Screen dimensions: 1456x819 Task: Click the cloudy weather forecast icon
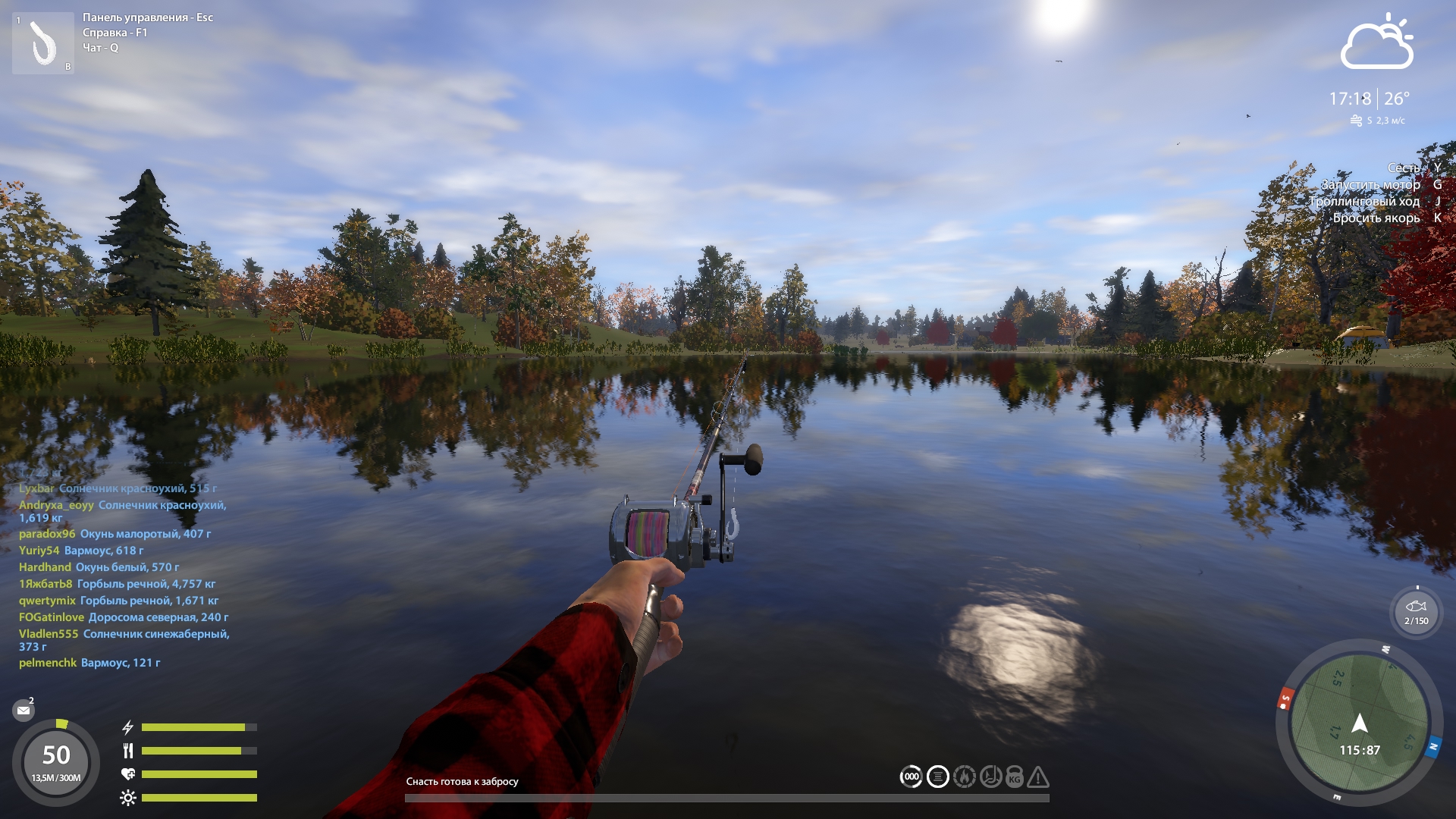coord(1376,44)
